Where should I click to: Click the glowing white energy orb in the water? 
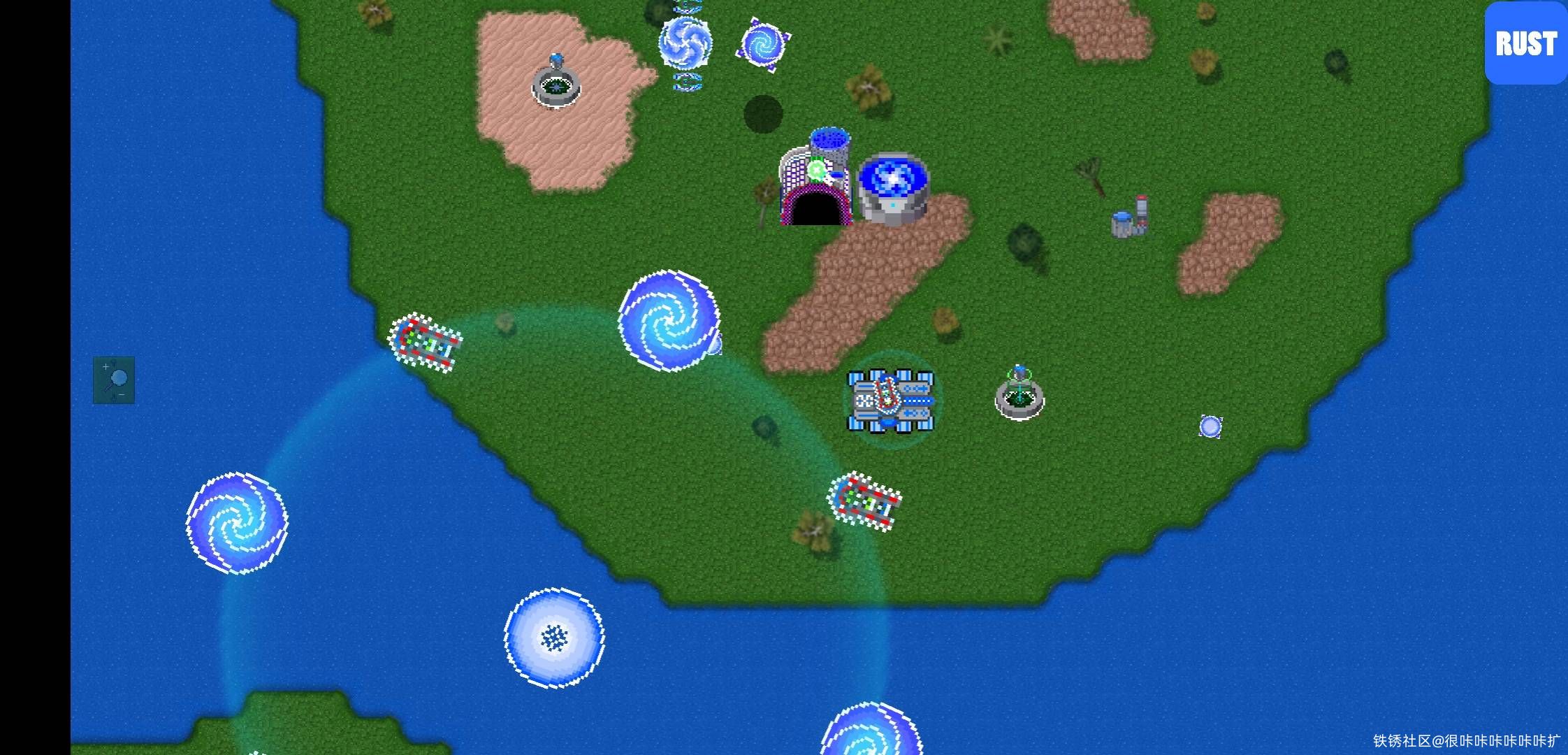pyautogui.click(x=553, y=636)
